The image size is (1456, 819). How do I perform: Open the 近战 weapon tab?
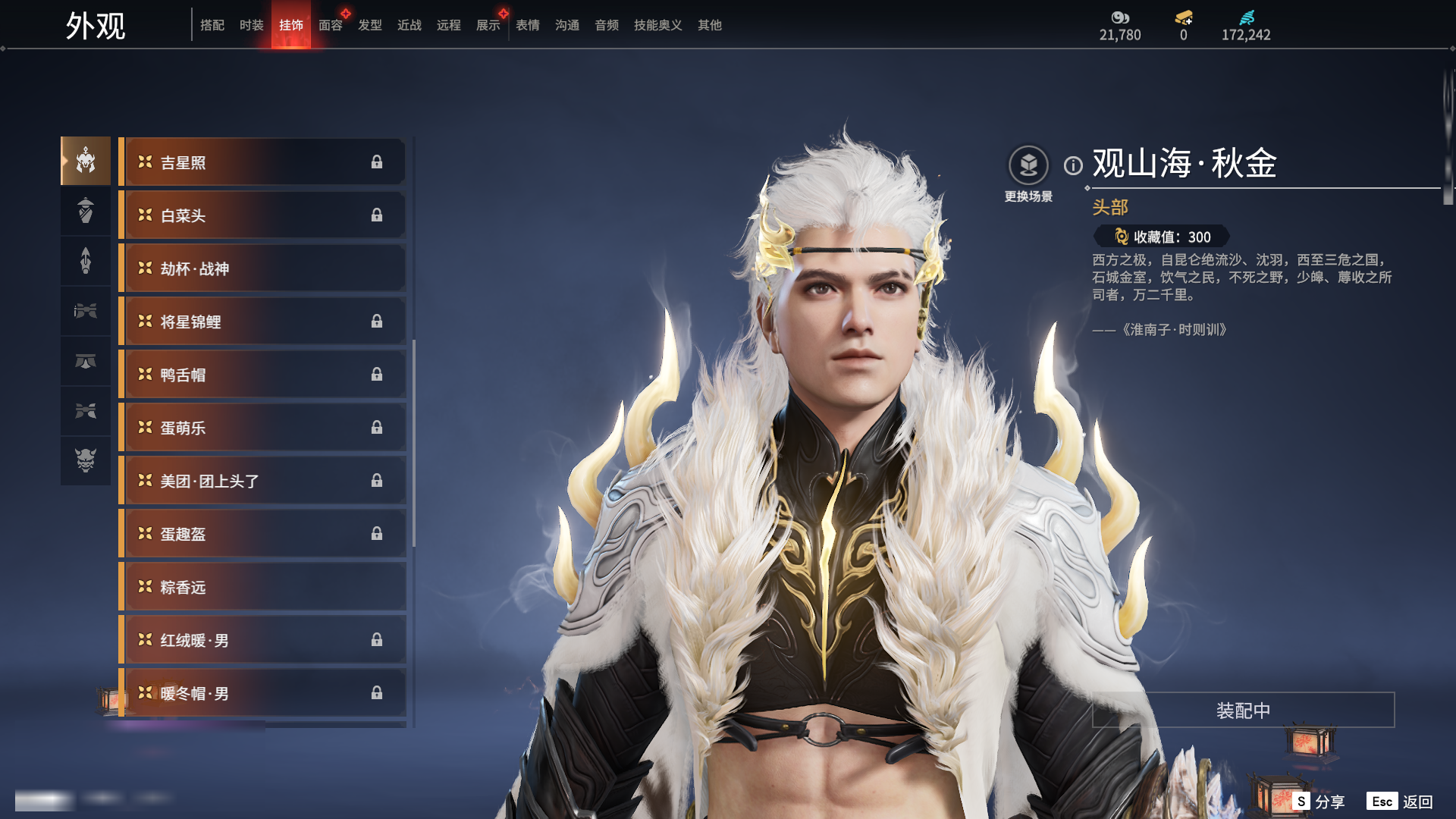409,25
